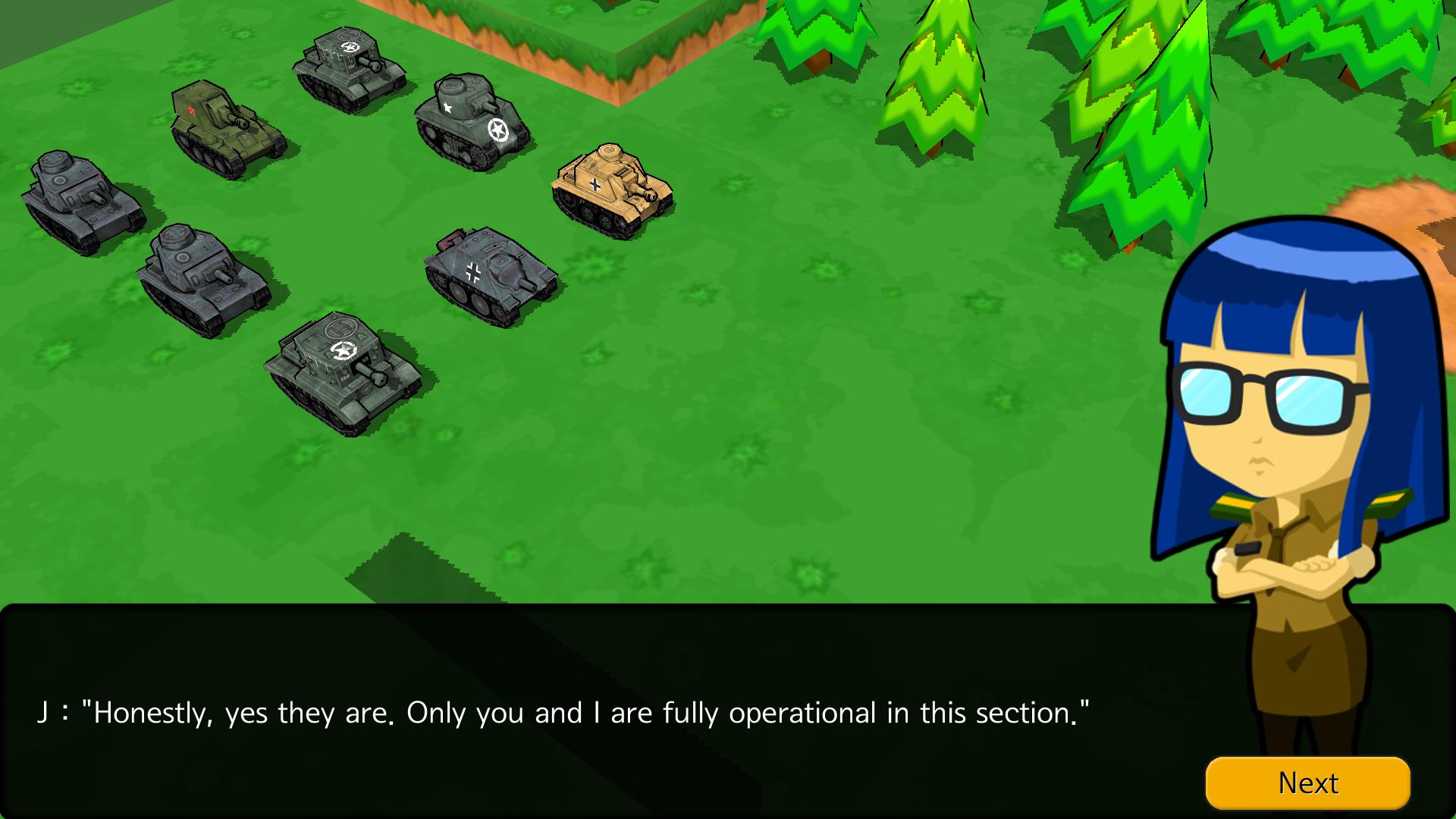Click the dark tank at the top row
This screenshot has height=819, width=1456.
tap(345, 64)
